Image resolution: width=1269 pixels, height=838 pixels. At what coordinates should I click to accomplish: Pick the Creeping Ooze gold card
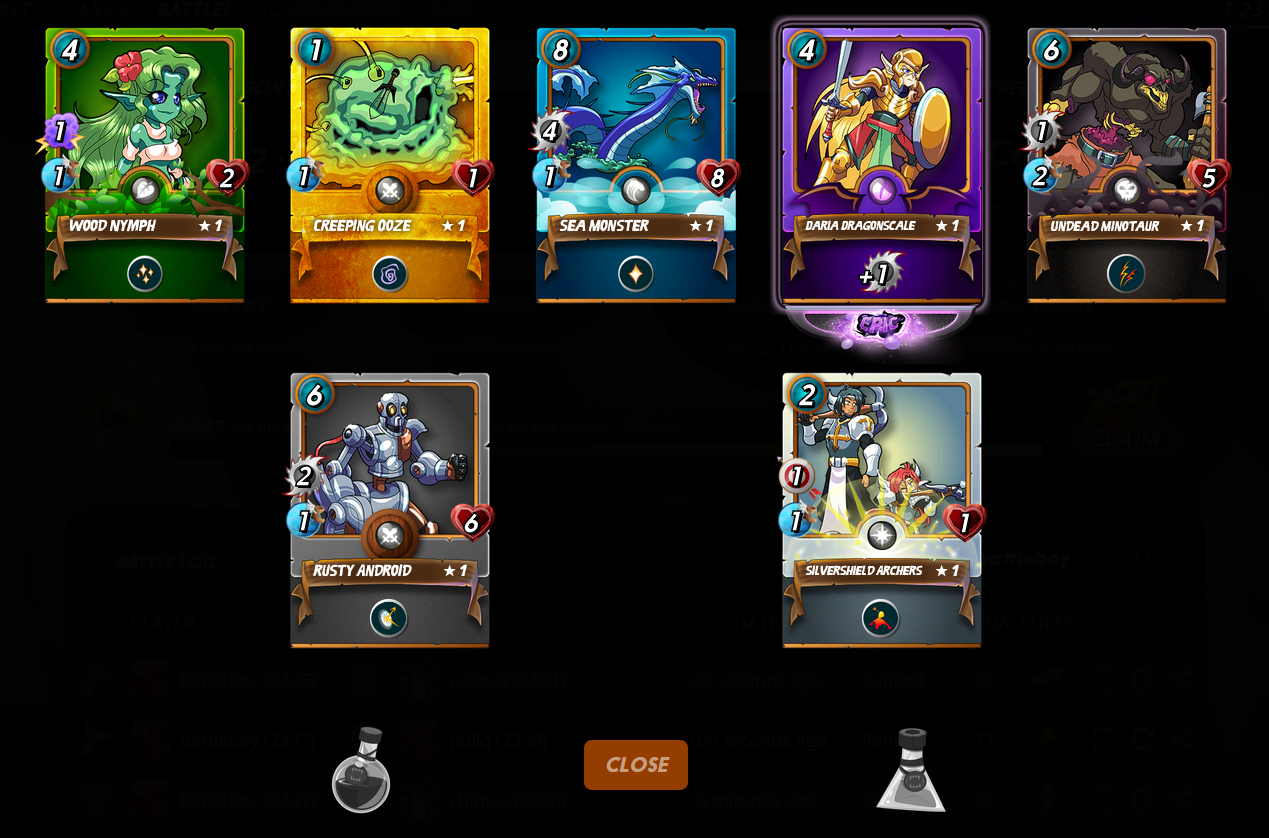pyautogui.click(x=390, y=165)
